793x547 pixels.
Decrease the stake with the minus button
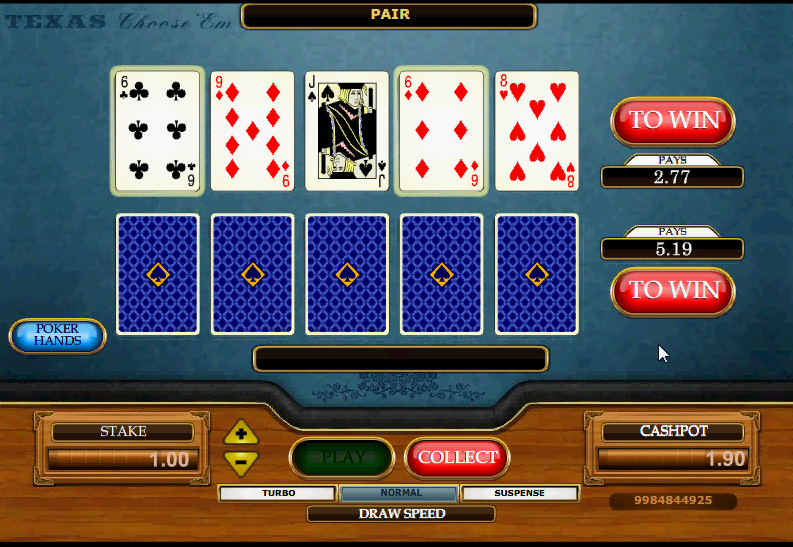241,461
